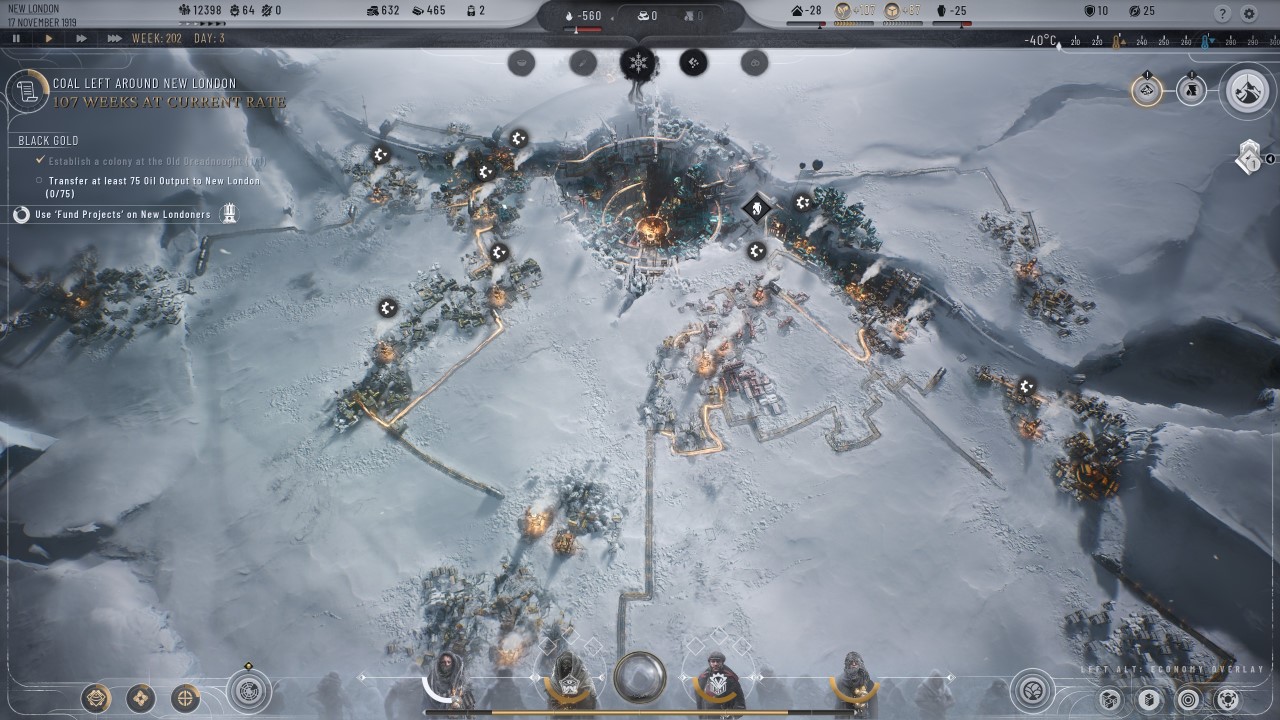
Task: Open the settings gear menu
Action: [1249, 14]
